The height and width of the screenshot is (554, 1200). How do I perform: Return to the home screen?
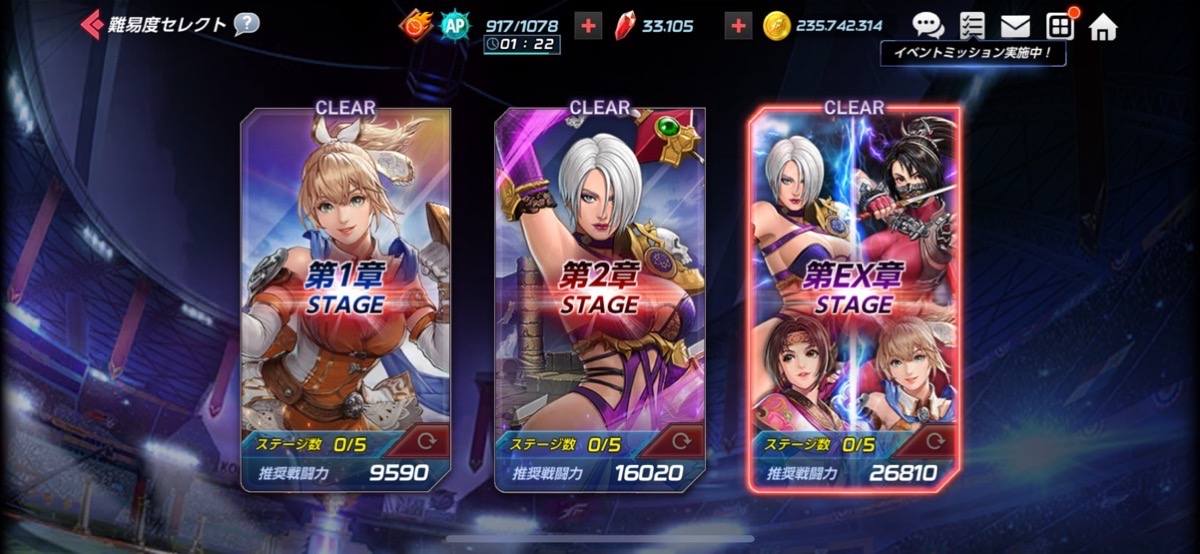1103,26
